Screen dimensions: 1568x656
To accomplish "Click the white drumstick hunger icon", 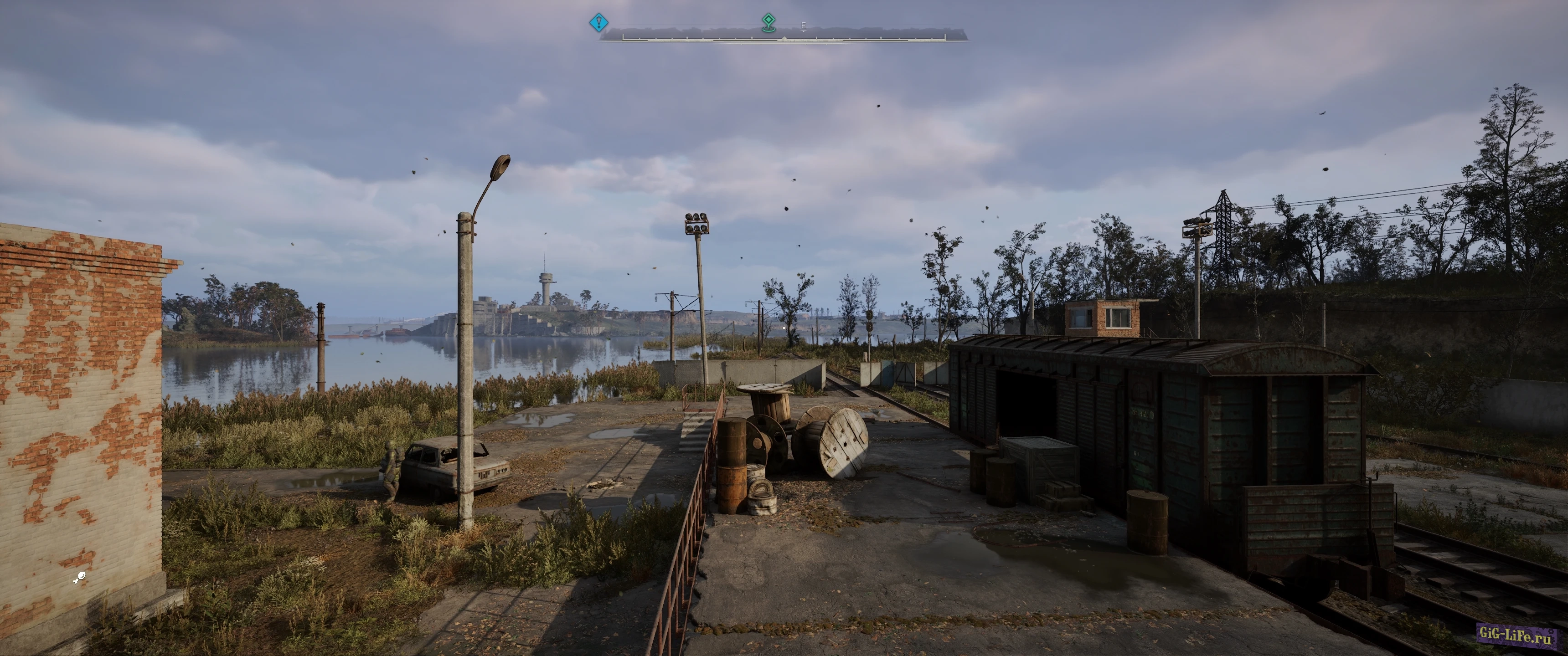I will 79,578.
